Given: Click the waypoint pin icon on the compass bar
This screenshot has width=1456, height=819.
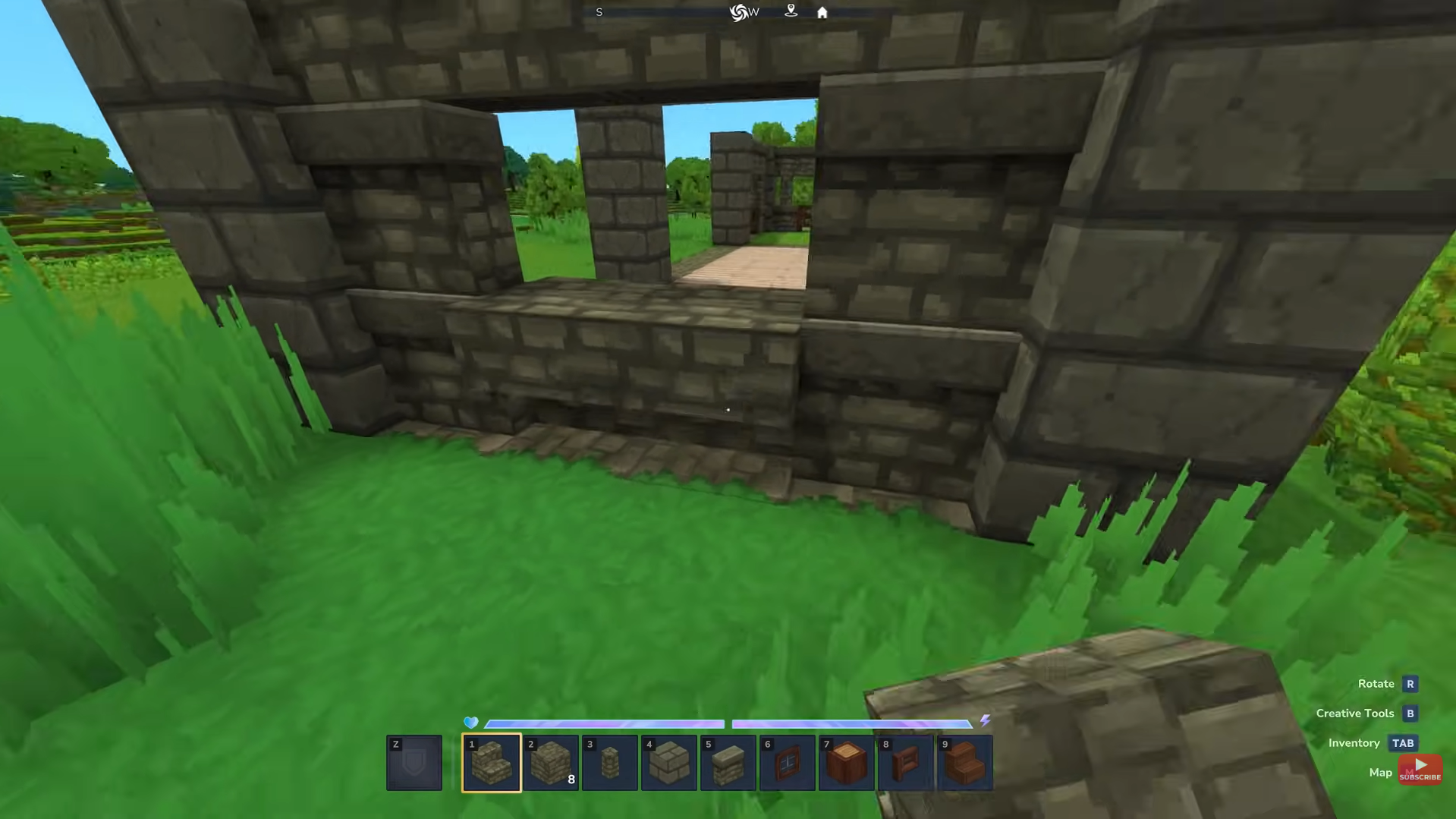Looking at the screenshot, I should (791, 12).
